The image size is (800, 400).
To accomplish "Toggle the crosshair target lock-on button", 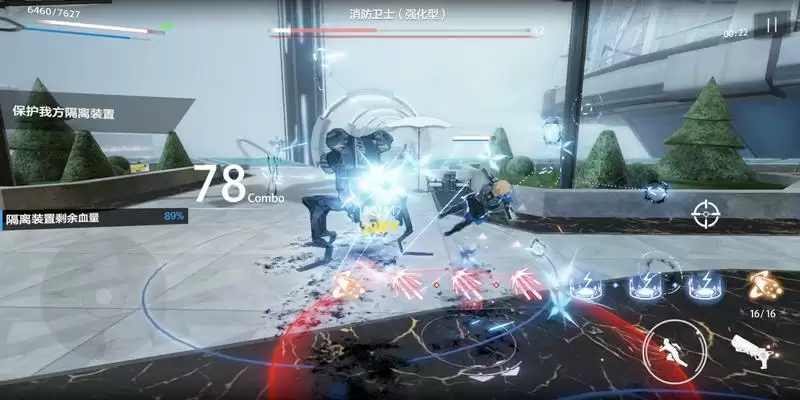I will pos(705,212).
